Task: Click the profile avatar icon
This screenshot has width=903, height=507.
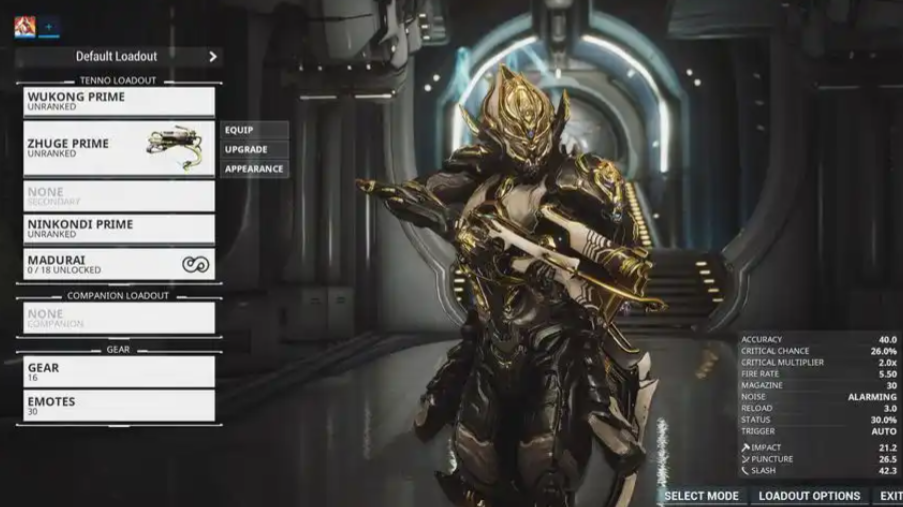Action: tap(25, 27)
